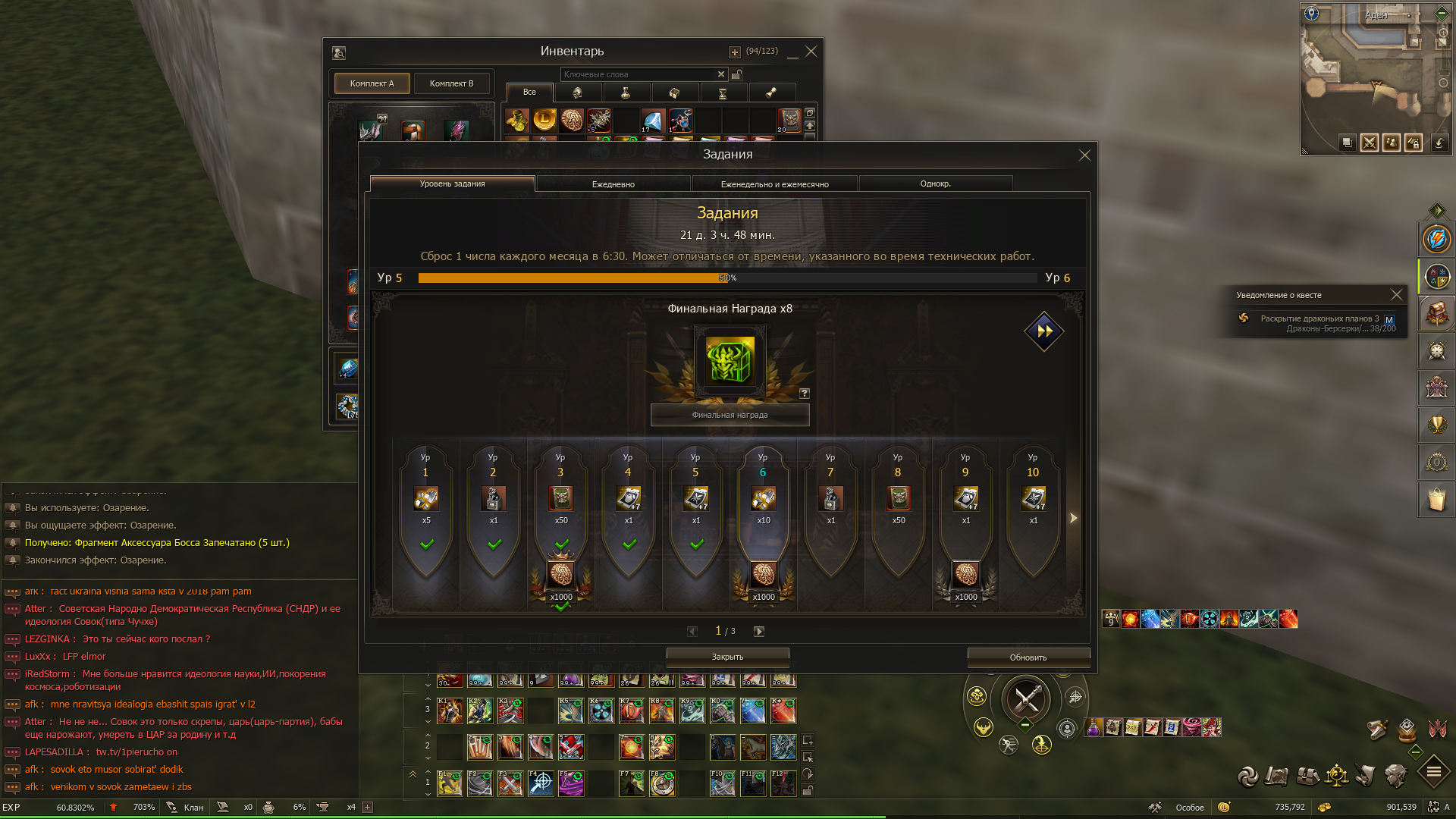Go to the next reward page arrow
The width and height of the screenshot is (1456, 819).
(x=759, y=631)
